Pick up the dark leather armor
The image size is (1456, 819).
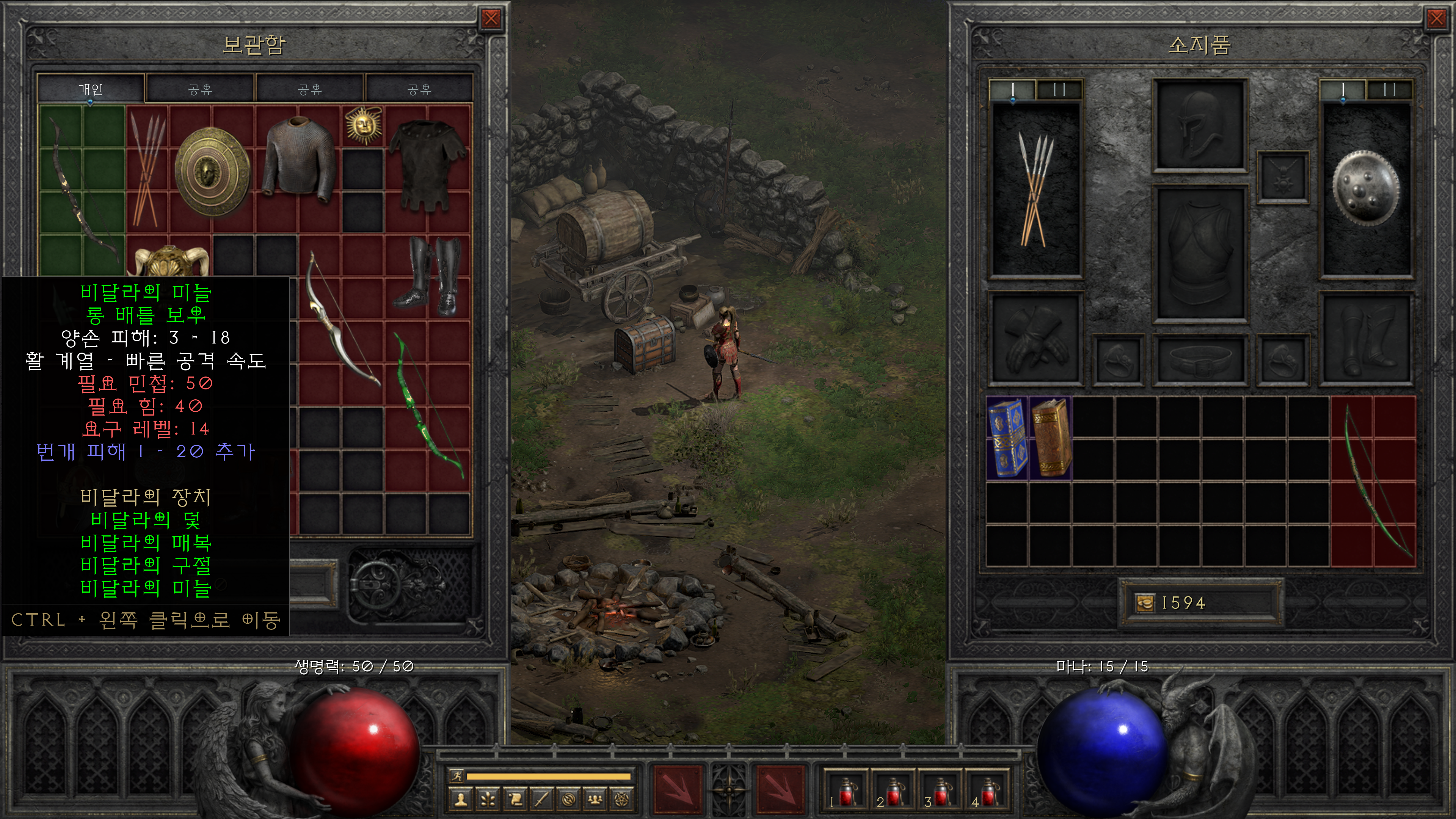coord(428,164)
